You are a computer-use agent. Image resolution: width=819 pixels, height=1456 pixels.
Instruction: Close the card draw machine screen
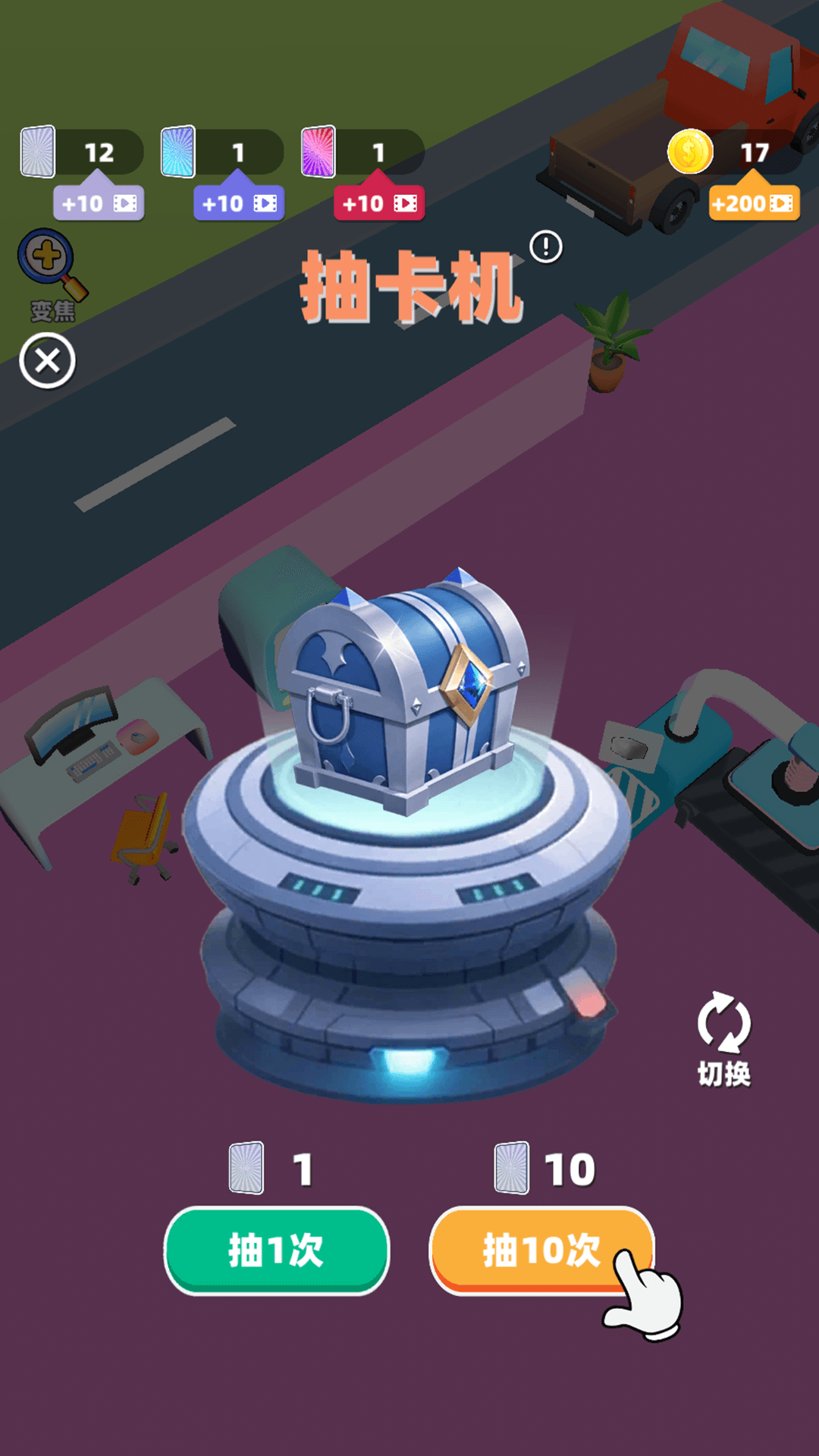[x=47, y=361]
